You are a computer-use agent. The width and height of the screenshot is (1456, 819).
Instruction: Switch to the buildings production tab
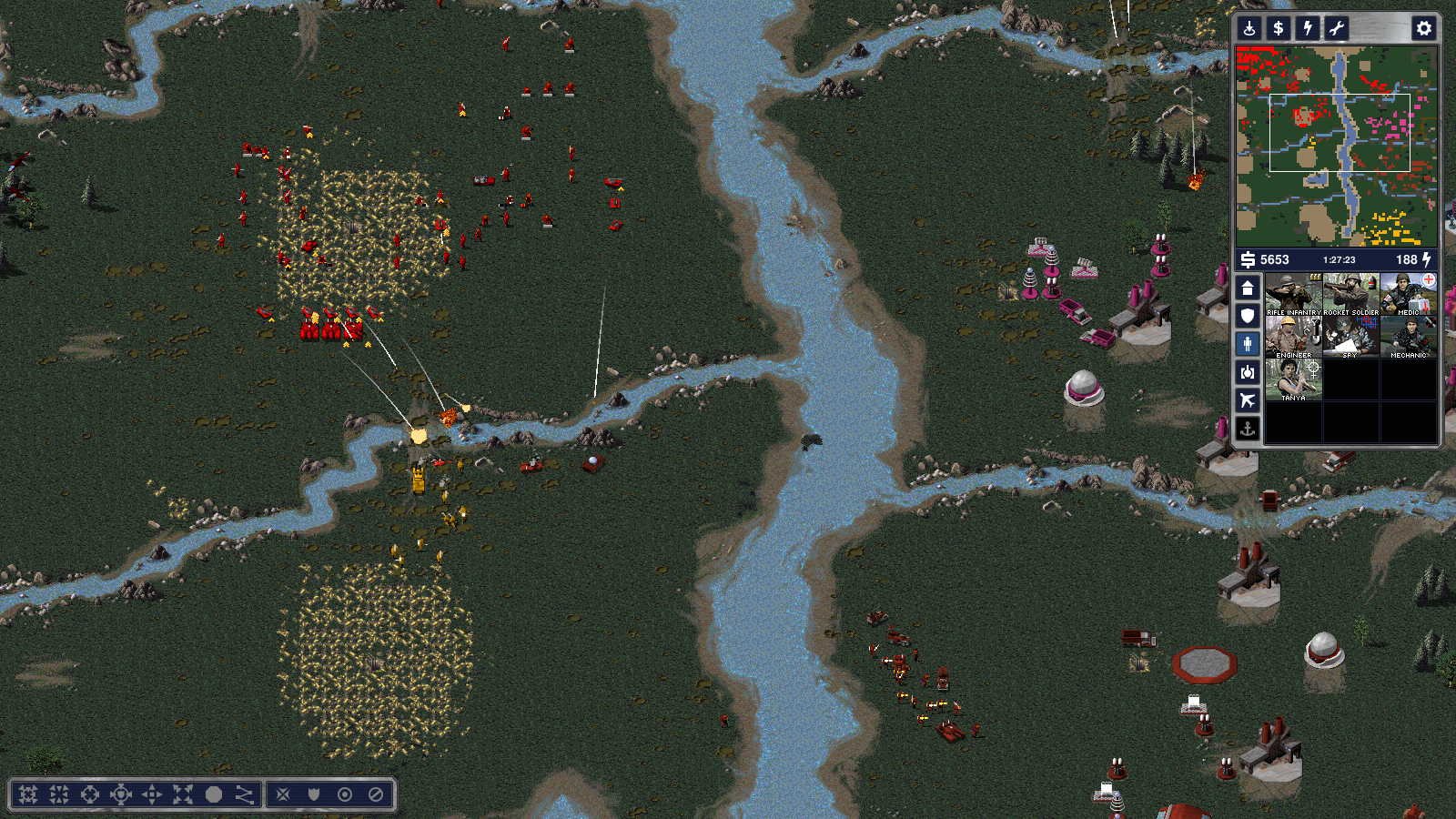pos(1248,288)
